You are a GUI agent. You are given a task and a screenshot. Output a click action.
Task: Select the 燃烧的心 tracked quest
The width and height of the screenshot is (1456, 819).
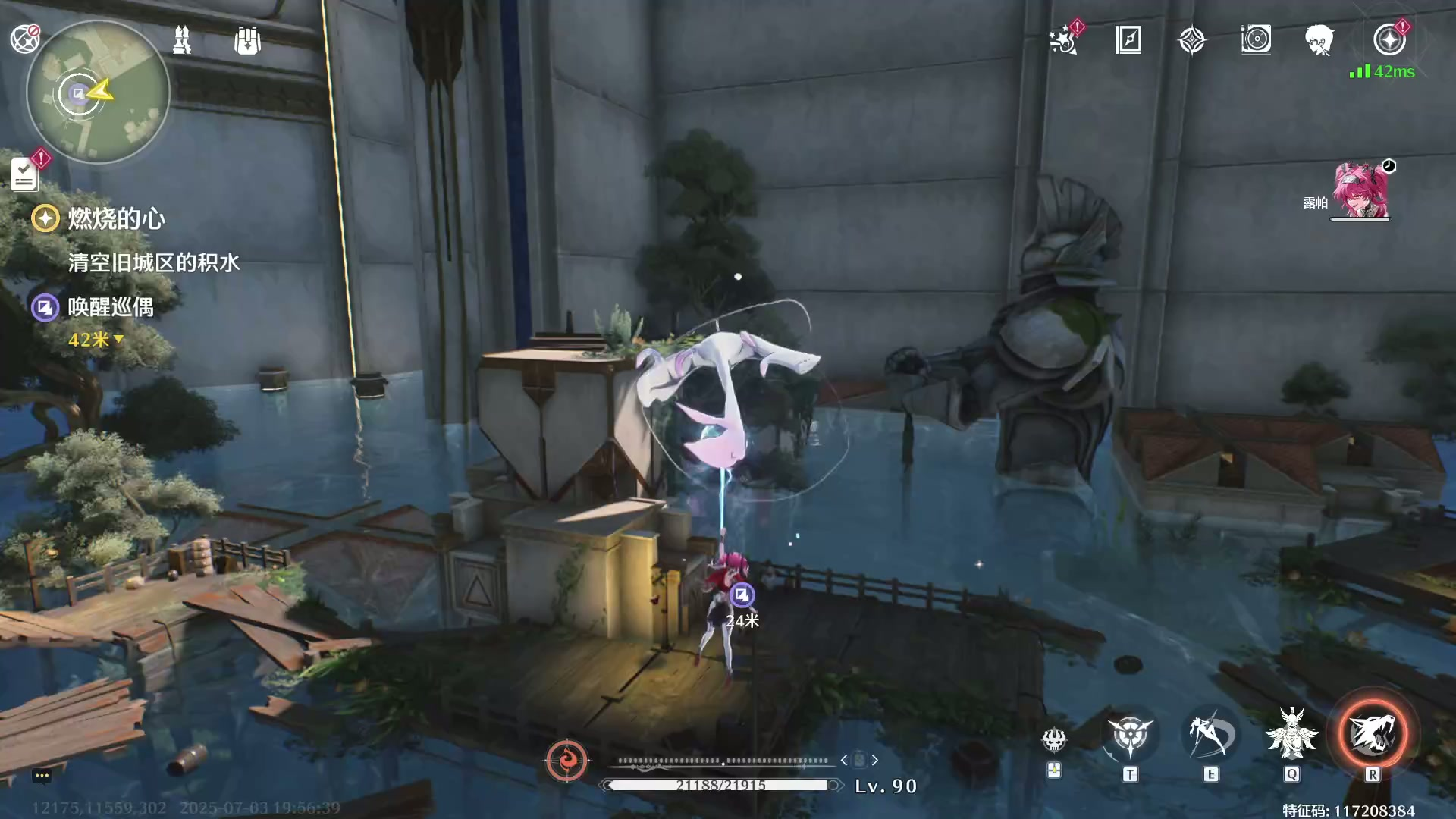(116, 219)
